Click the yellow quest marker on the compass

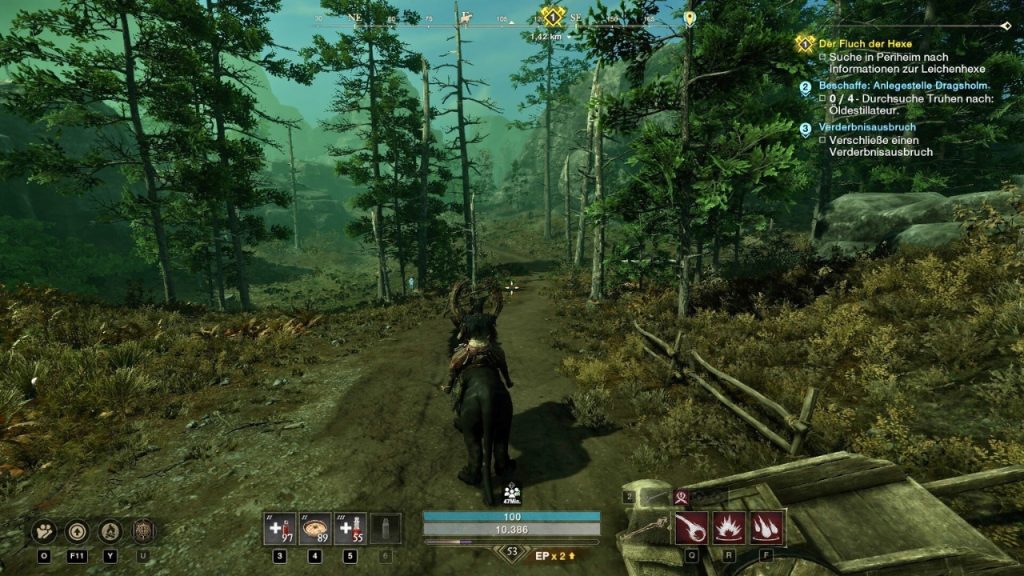tap(549, 16)
